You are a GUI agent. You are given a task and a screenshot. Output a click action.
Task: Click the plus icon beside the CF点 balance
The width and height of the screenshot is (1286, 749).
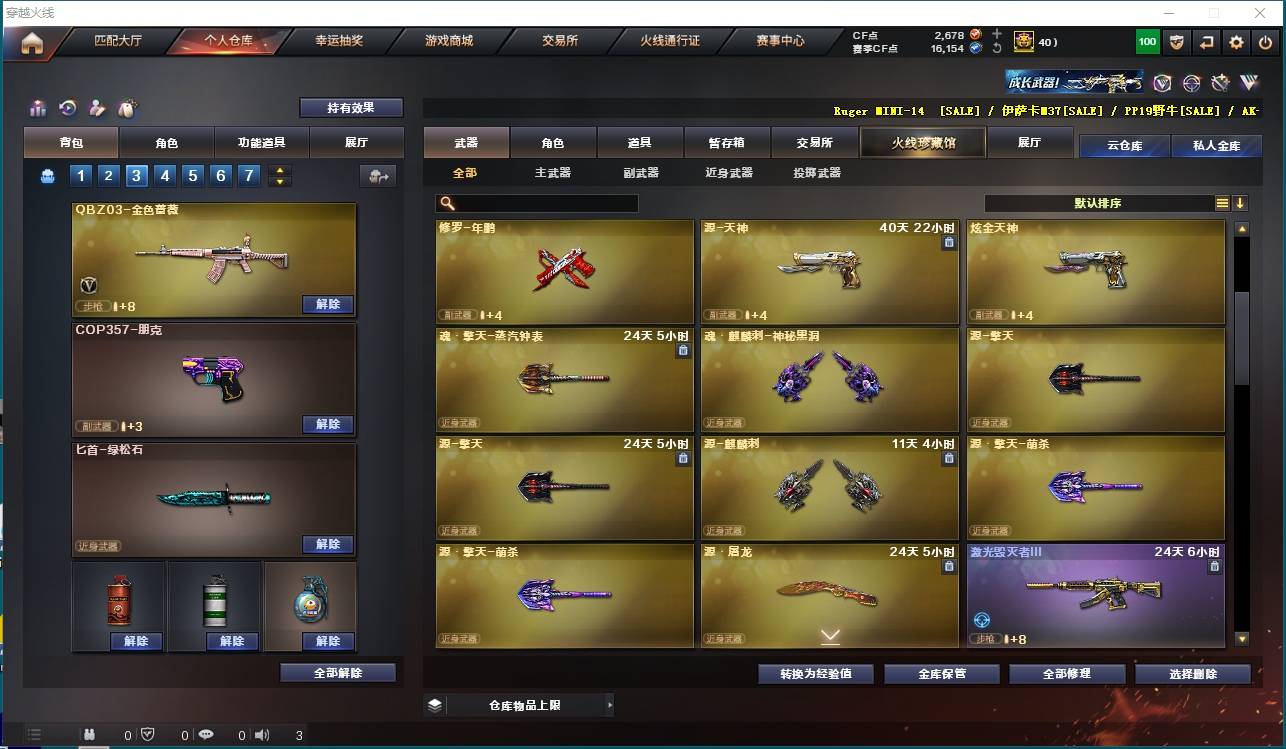click(x=997, y=34)
